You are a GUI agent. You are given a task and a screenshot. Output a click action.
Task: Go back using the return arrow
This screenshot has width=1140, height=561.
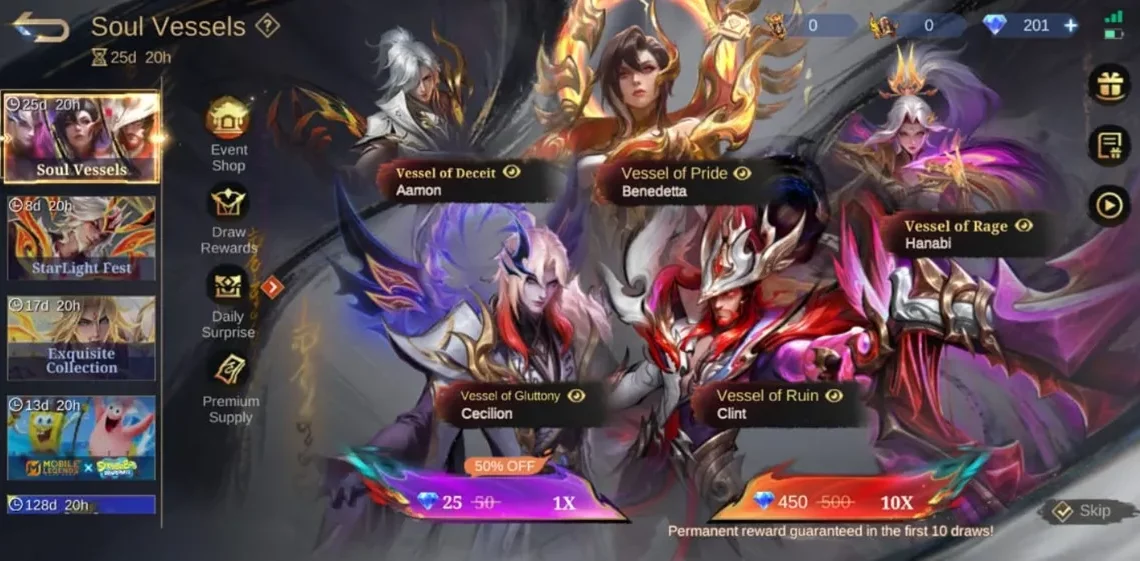[x=40, y=27]
